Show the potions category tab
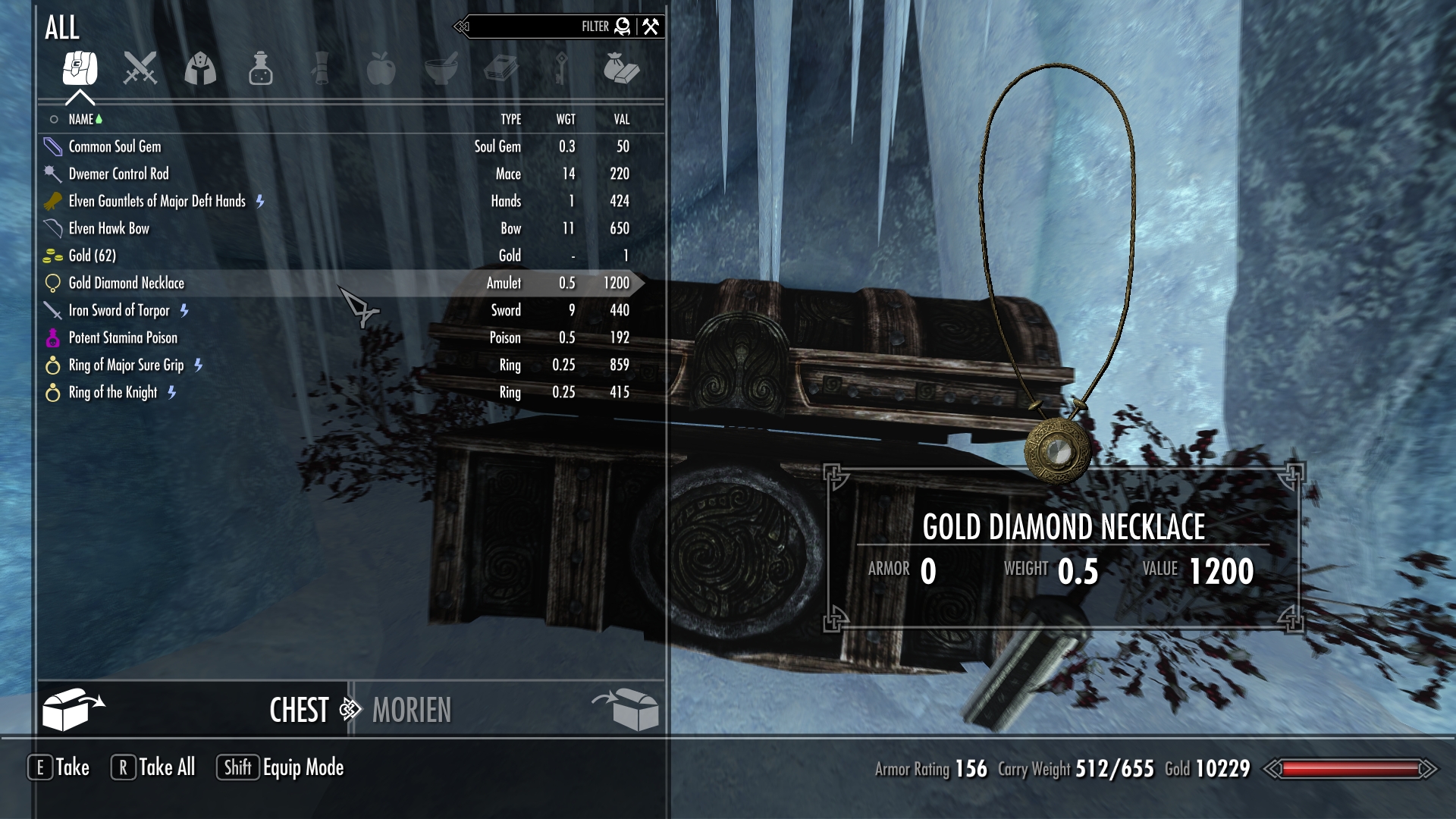This screenshot has height=819, width=1456. tap(260, 68)
